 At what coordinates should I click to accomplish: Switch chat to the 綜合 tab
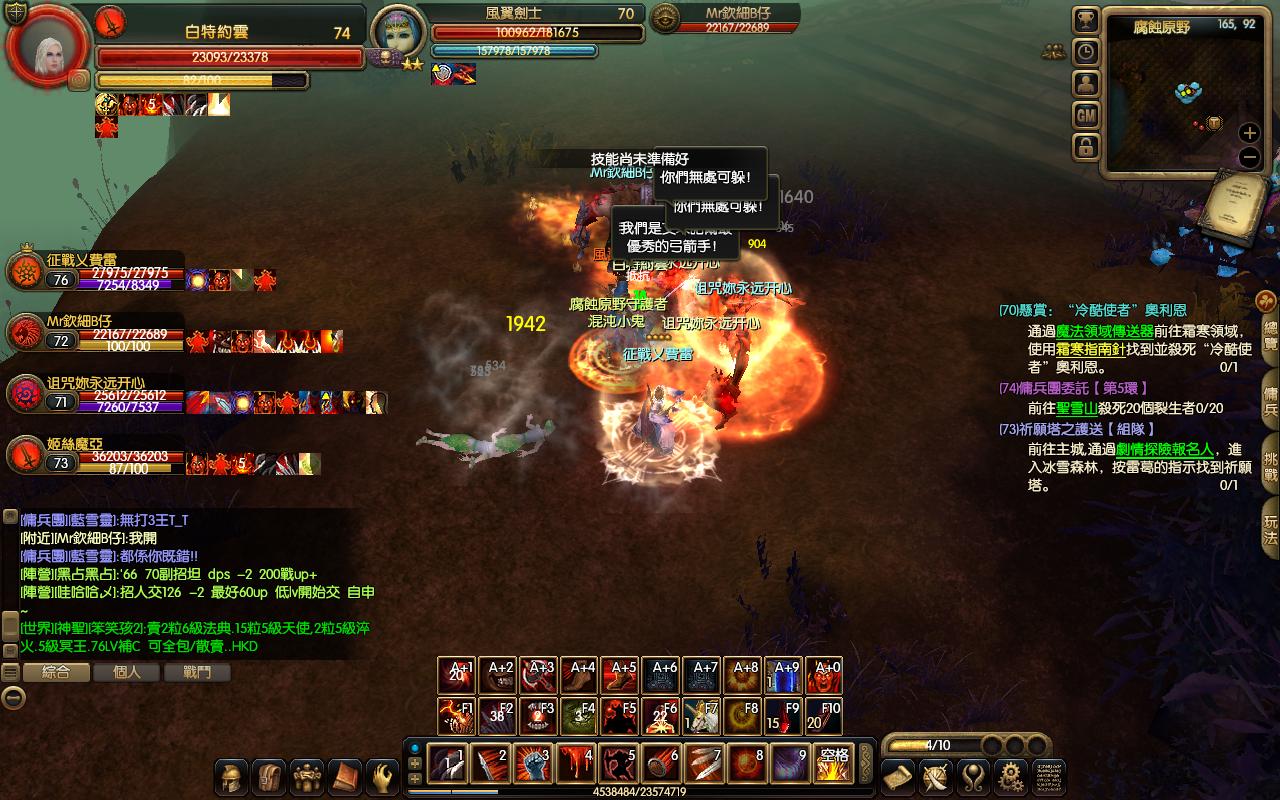56,672
